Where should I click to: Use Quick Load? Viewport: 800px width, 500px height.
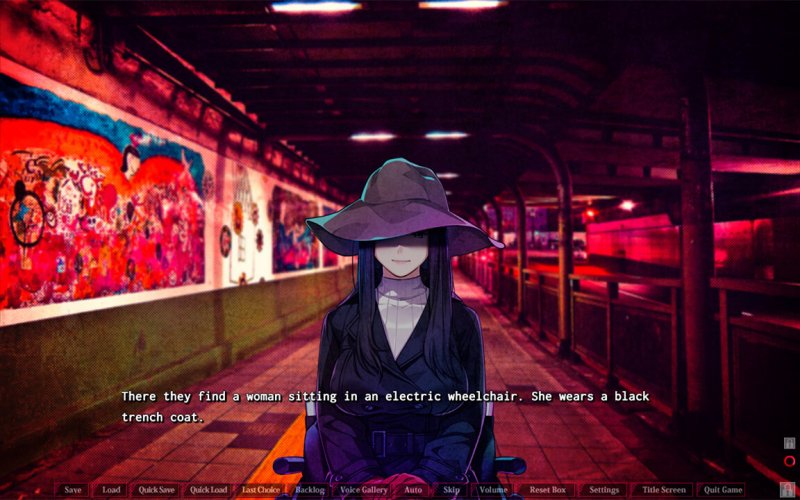[209, 490]
